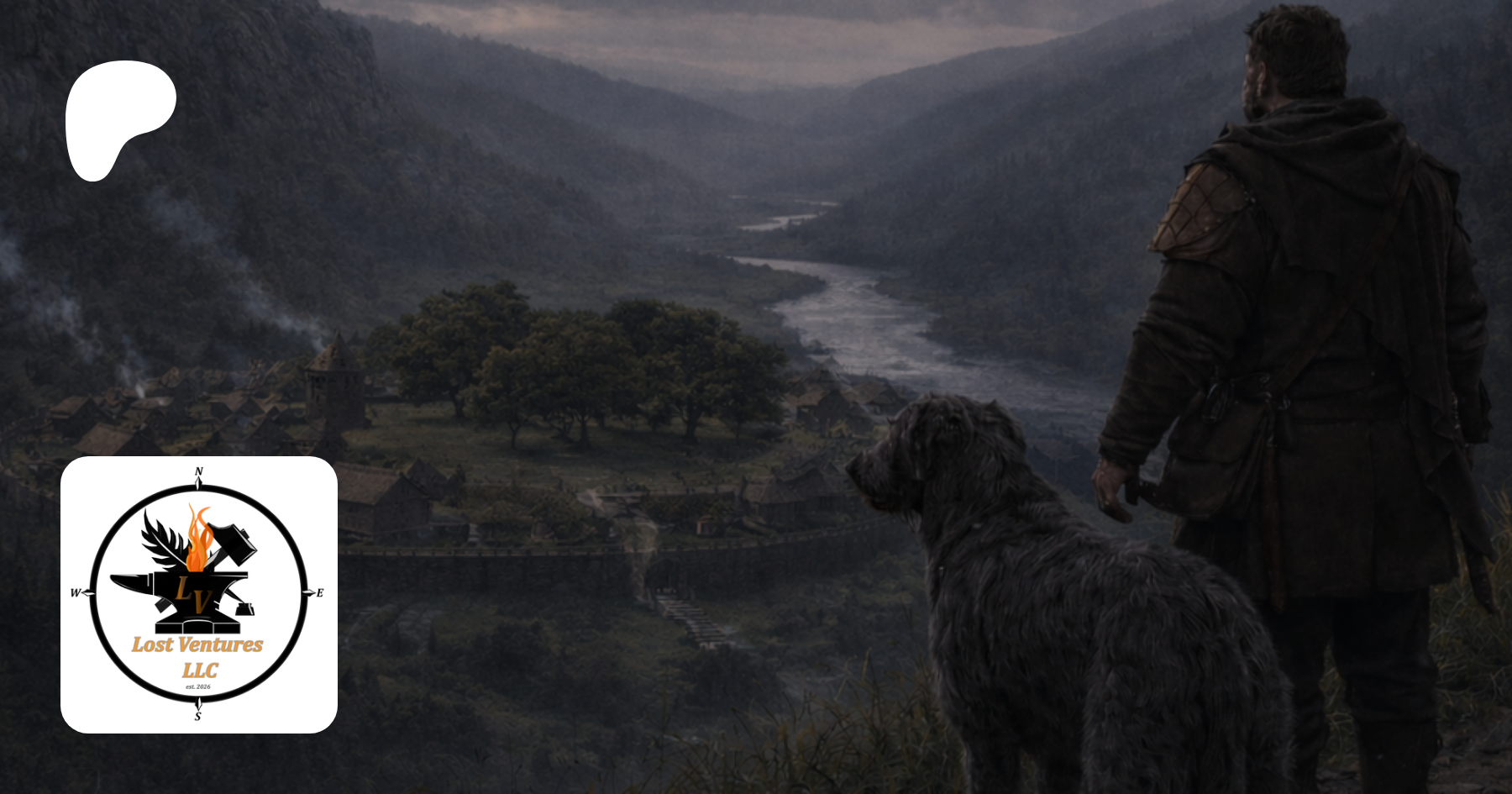Open the Lost Ventures LLC profile picture
This screenshot has height=794, width=1512.
[199, 594]
